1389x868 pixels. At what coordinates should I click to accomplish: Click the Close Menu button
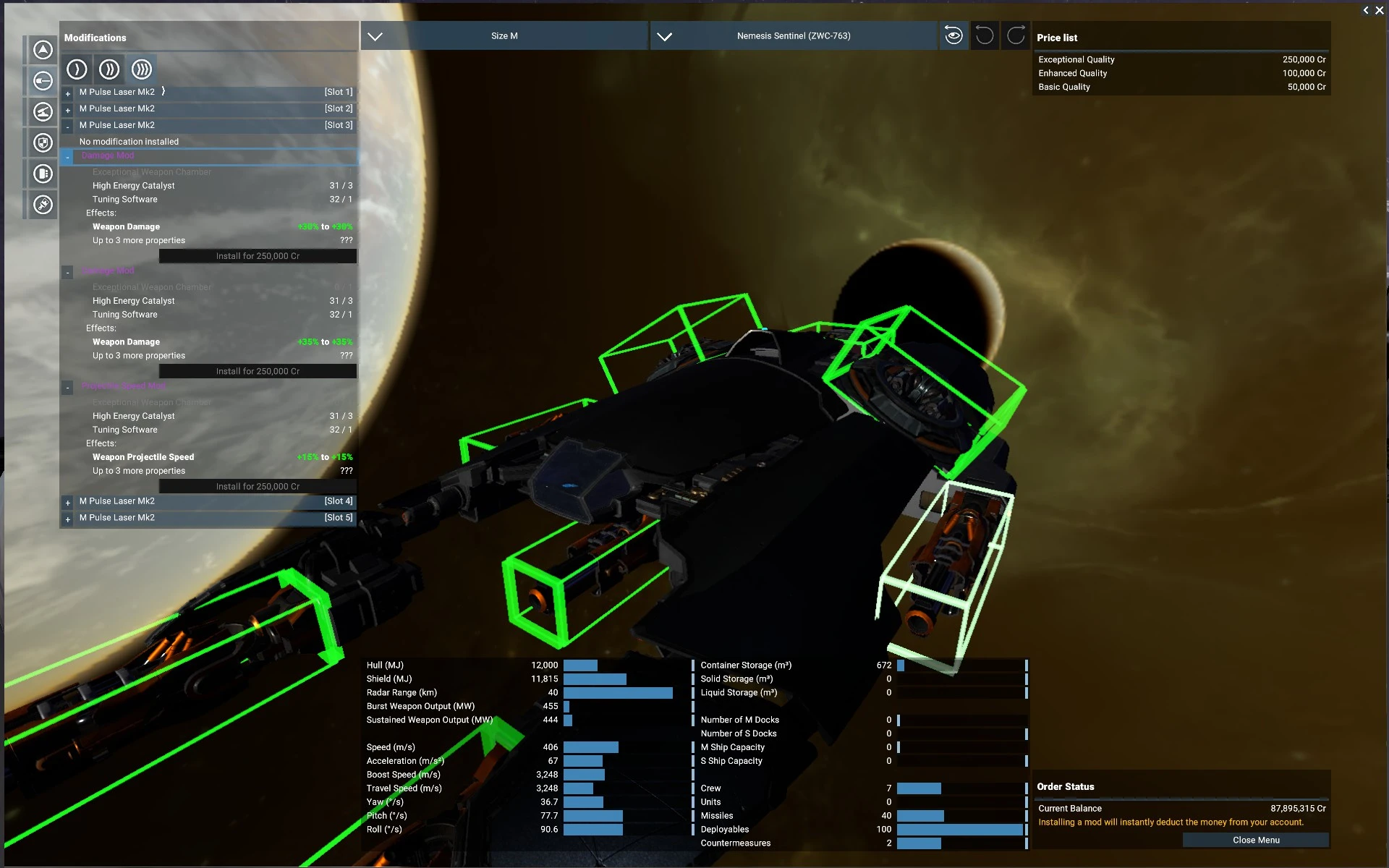(x=1257, y=840)
